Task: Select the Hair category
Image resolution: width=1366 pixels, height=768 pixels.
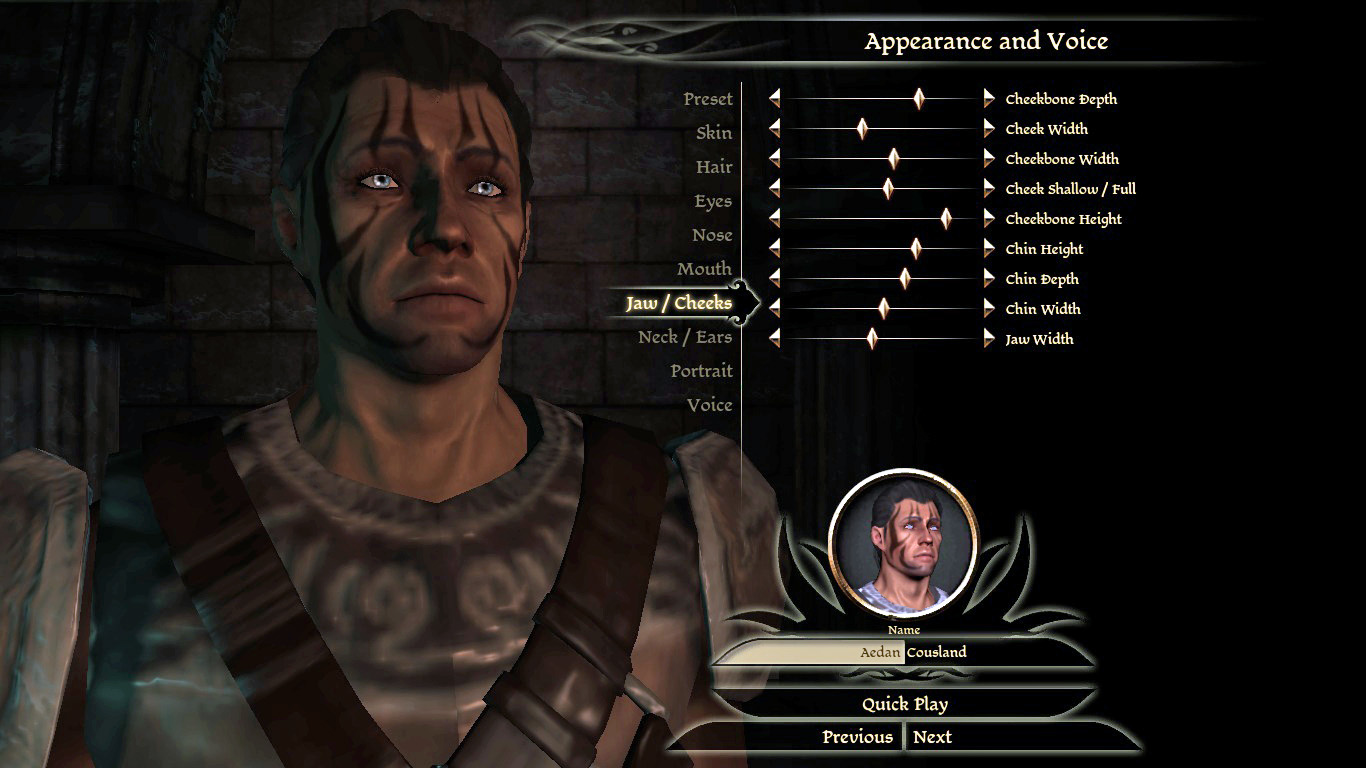Action: pyautogui.click(x=714, y=167)
